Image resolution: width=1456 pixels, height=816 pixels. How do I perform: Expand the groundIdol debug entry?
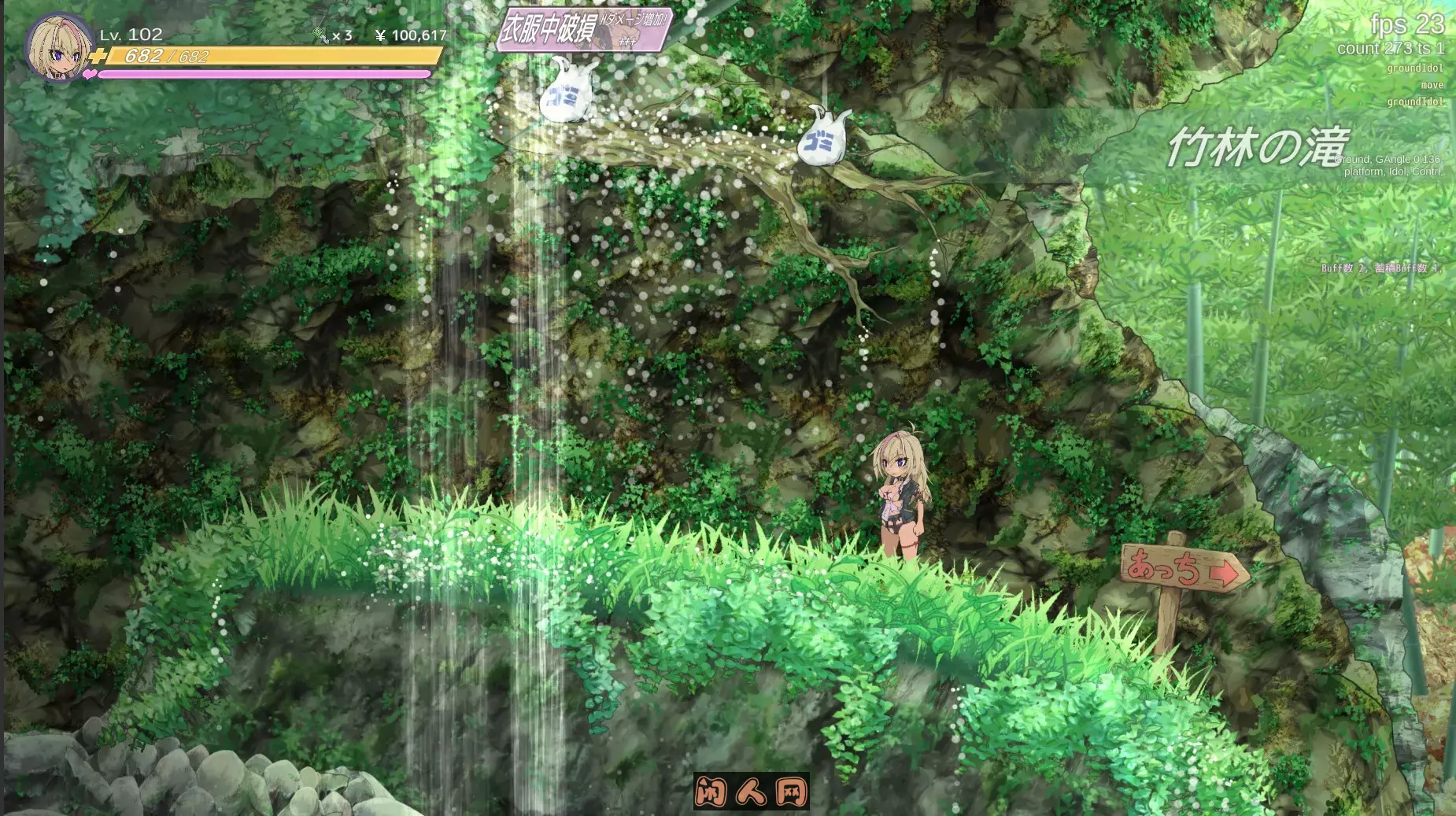(x=1415, y=68)
